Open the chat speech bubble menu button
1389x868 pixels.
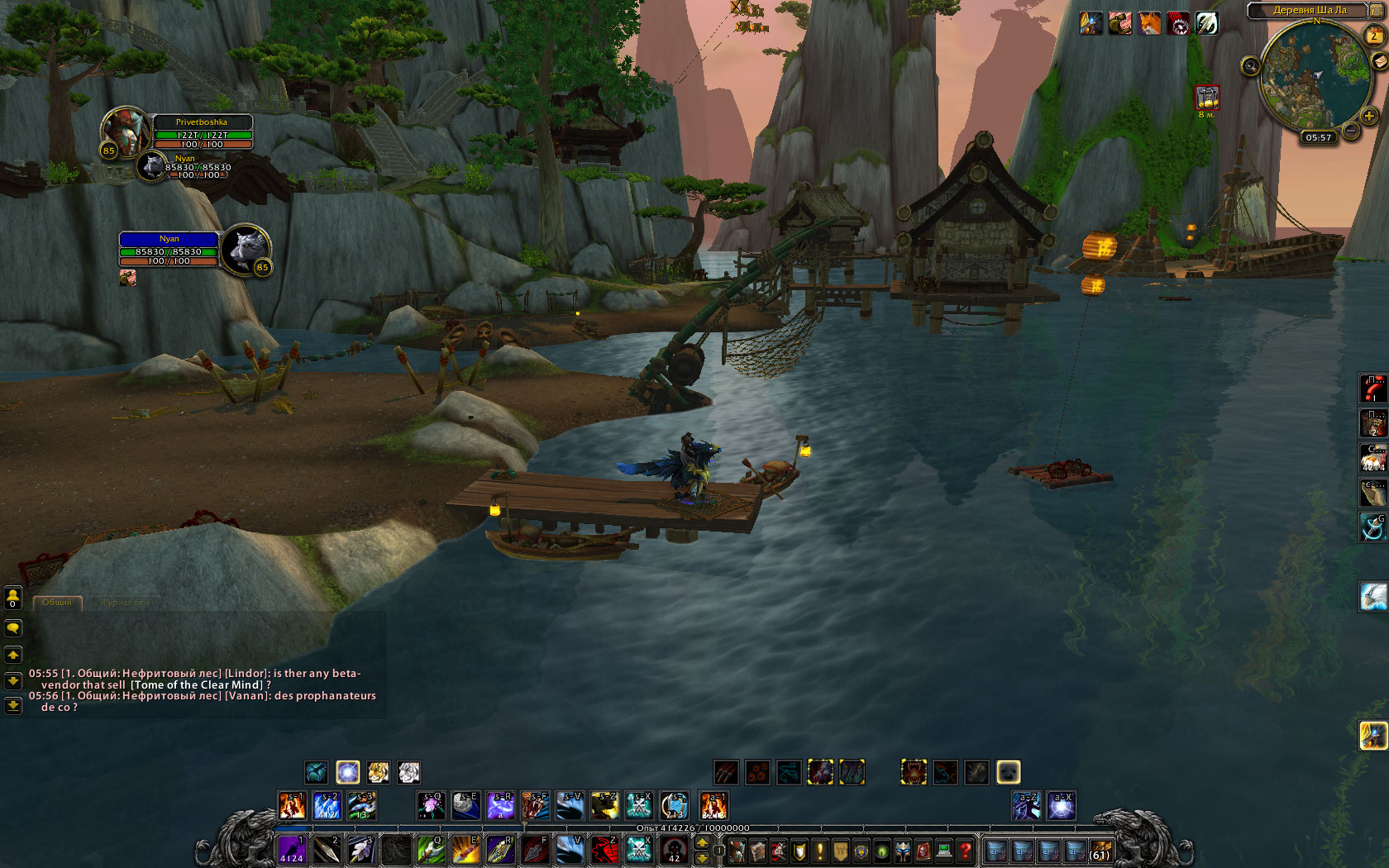pos(13,629)
